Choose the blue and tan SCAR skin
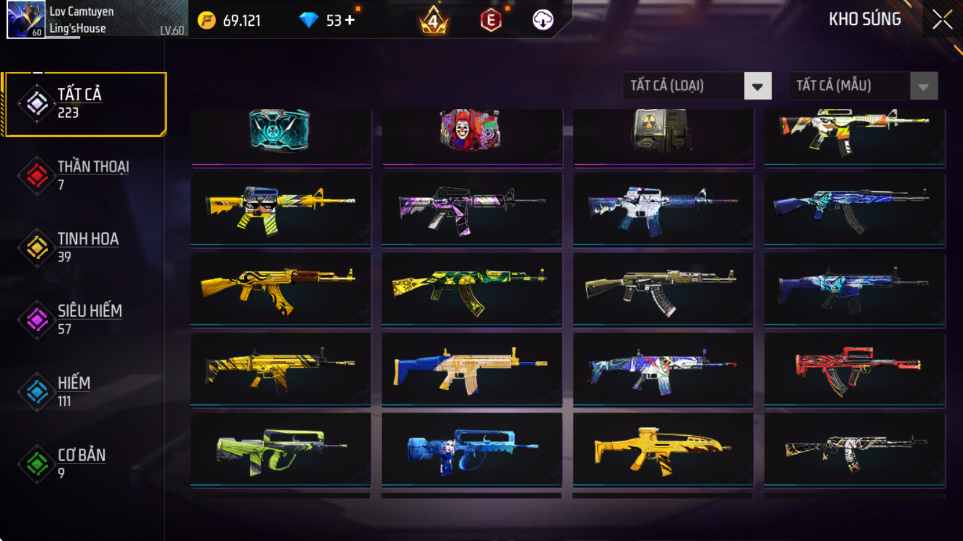This screenshot has width=963, height=541. coord(471,368)
